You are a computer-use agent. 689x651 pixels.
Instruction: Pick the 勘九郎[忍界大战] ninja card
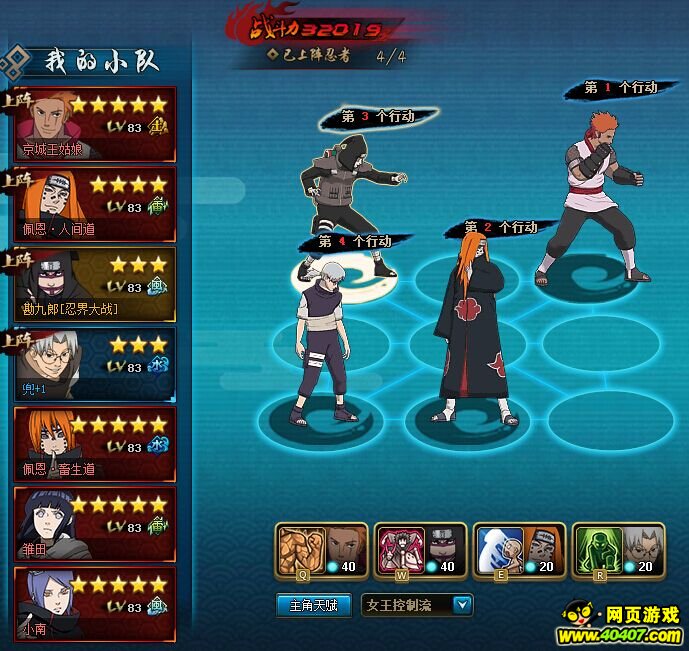click(x=95, y=285)
